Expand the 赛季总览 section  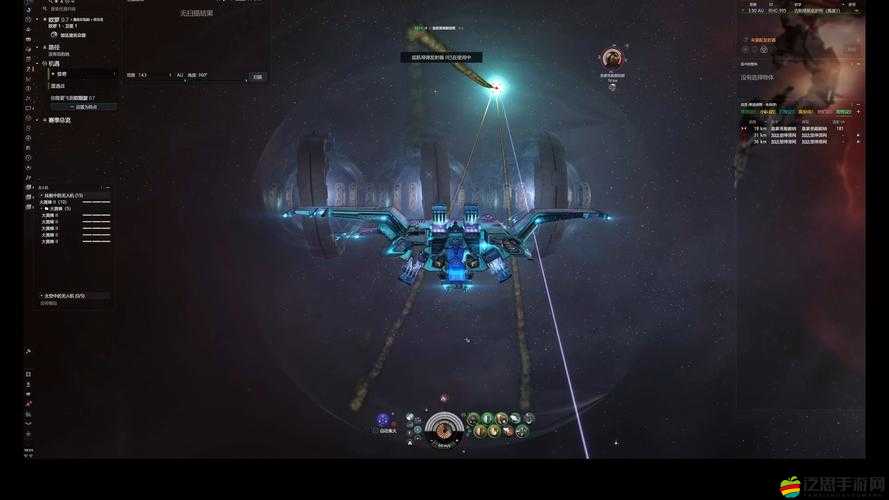tap(59, 120)
